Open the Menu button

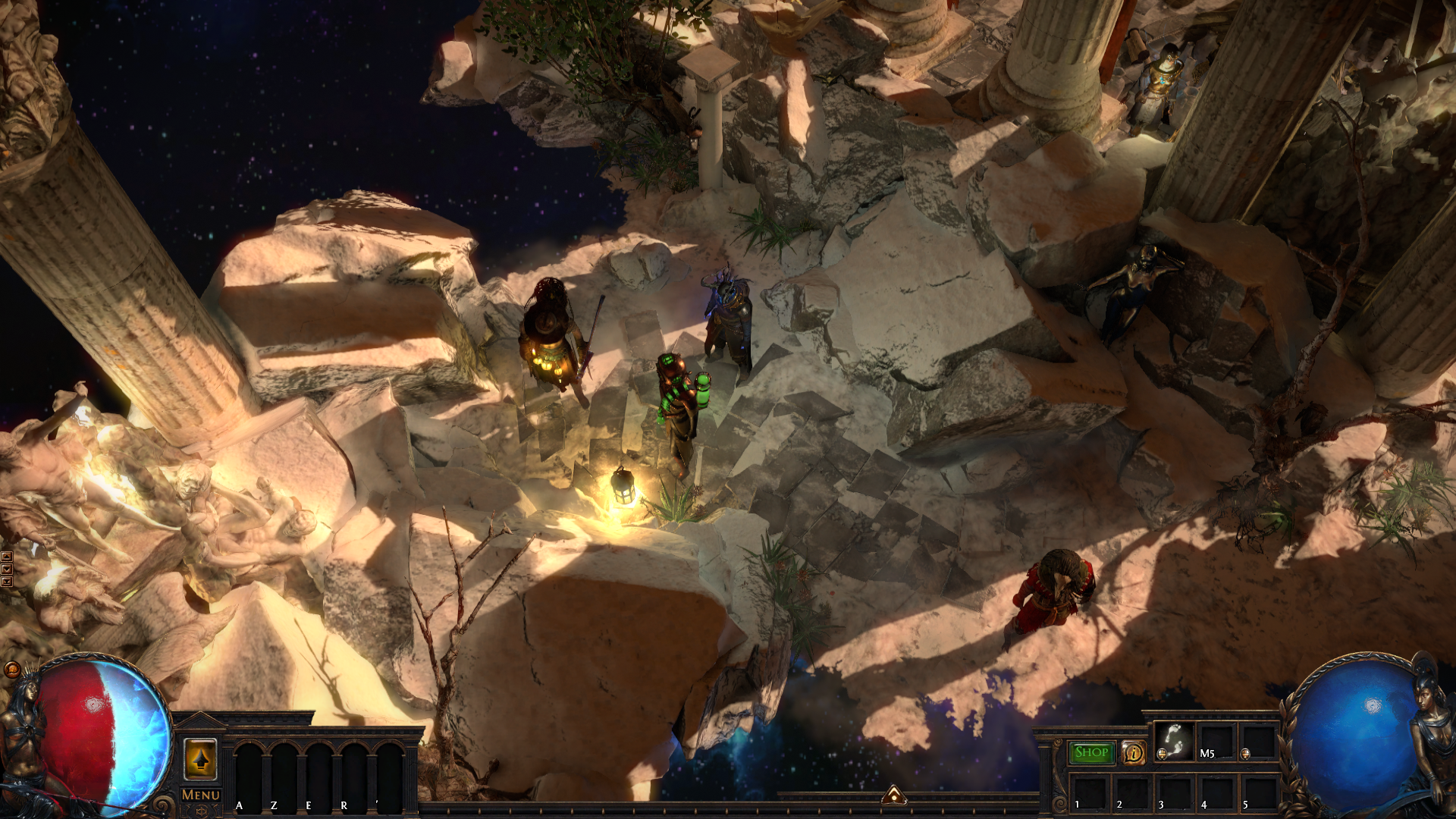[x=201, y=795]
